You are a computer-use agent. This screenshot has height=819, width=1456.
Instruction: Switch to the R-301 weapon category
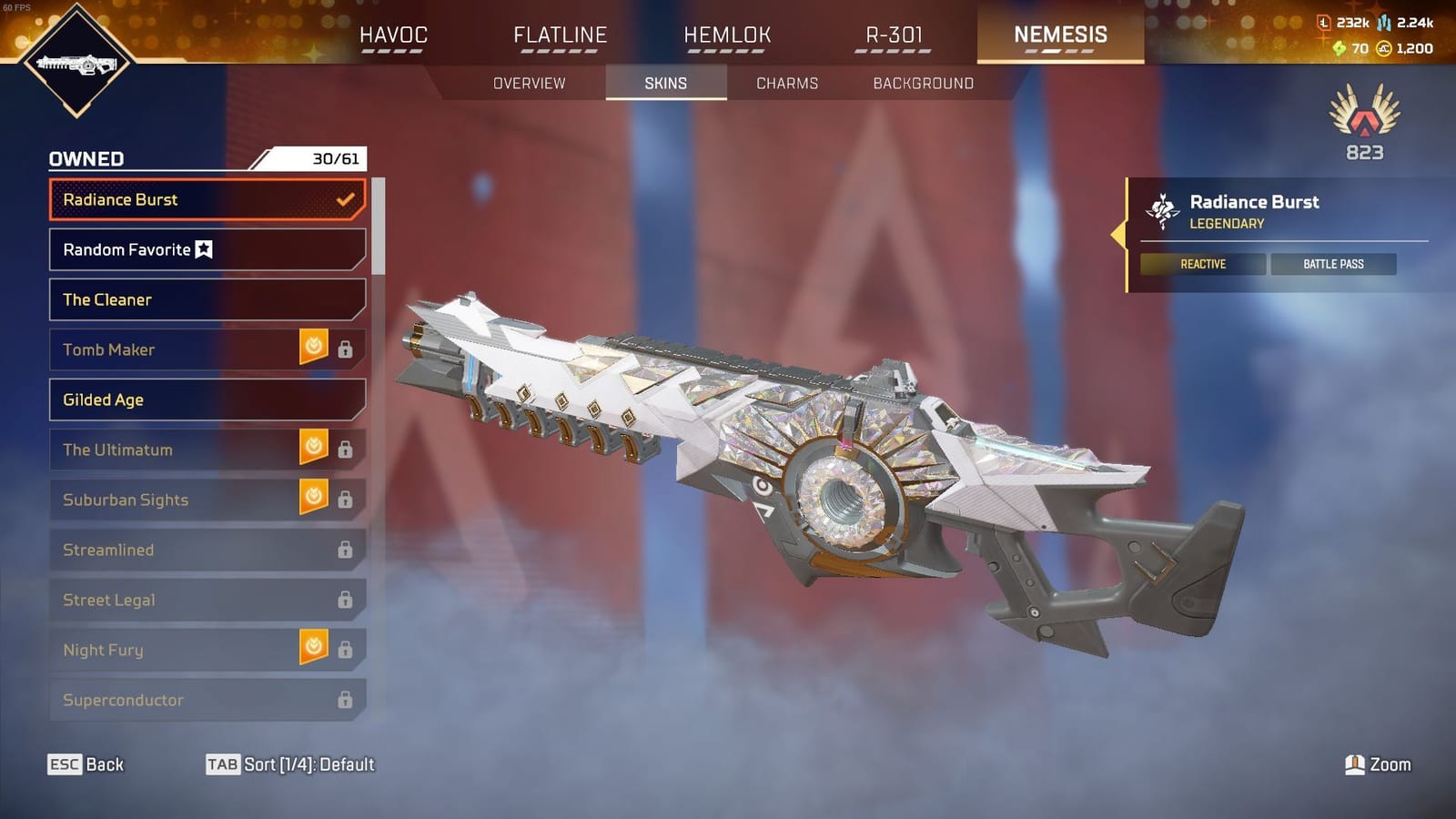pos(895,35)
